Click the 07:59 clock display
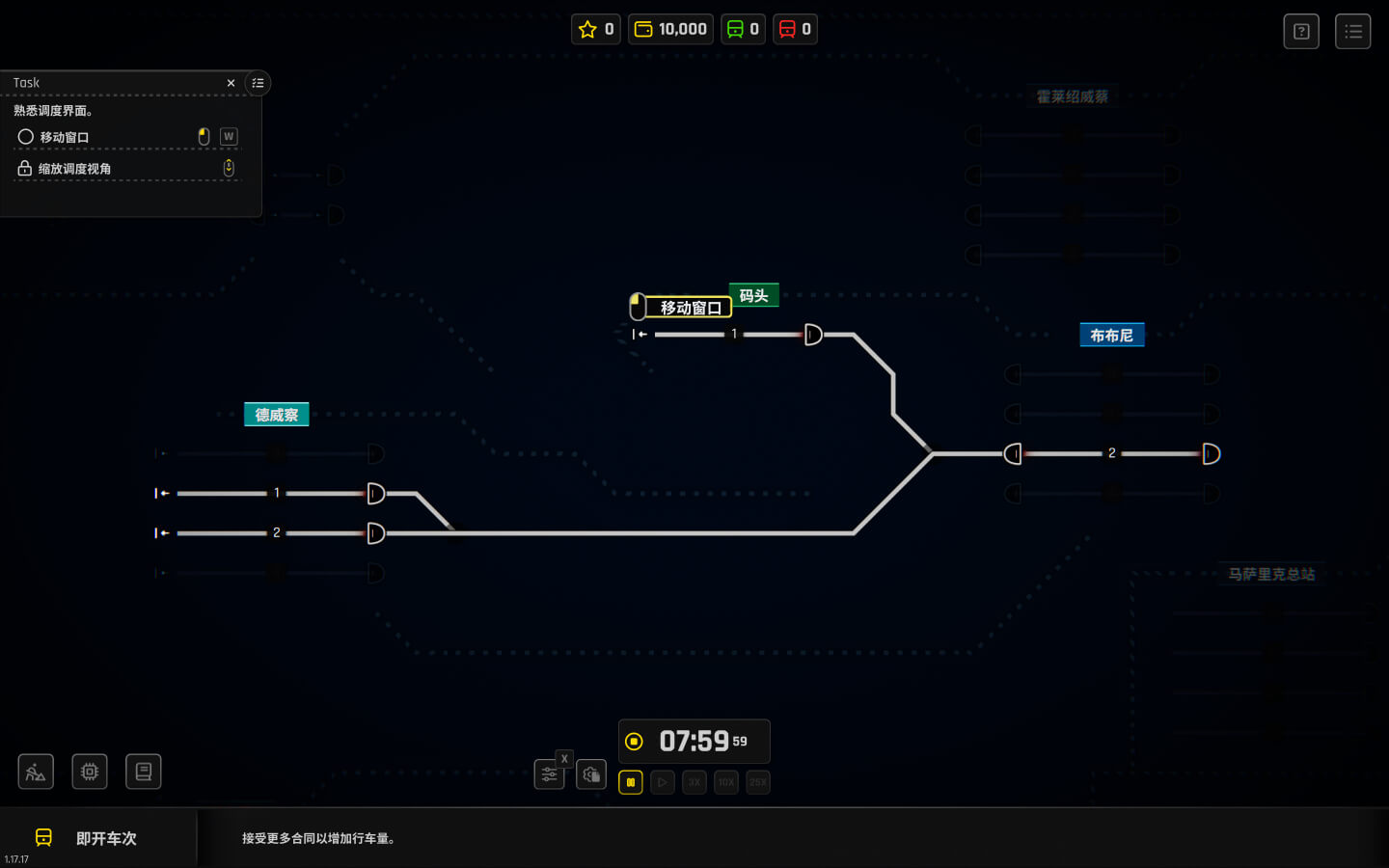 coord(694,741)
